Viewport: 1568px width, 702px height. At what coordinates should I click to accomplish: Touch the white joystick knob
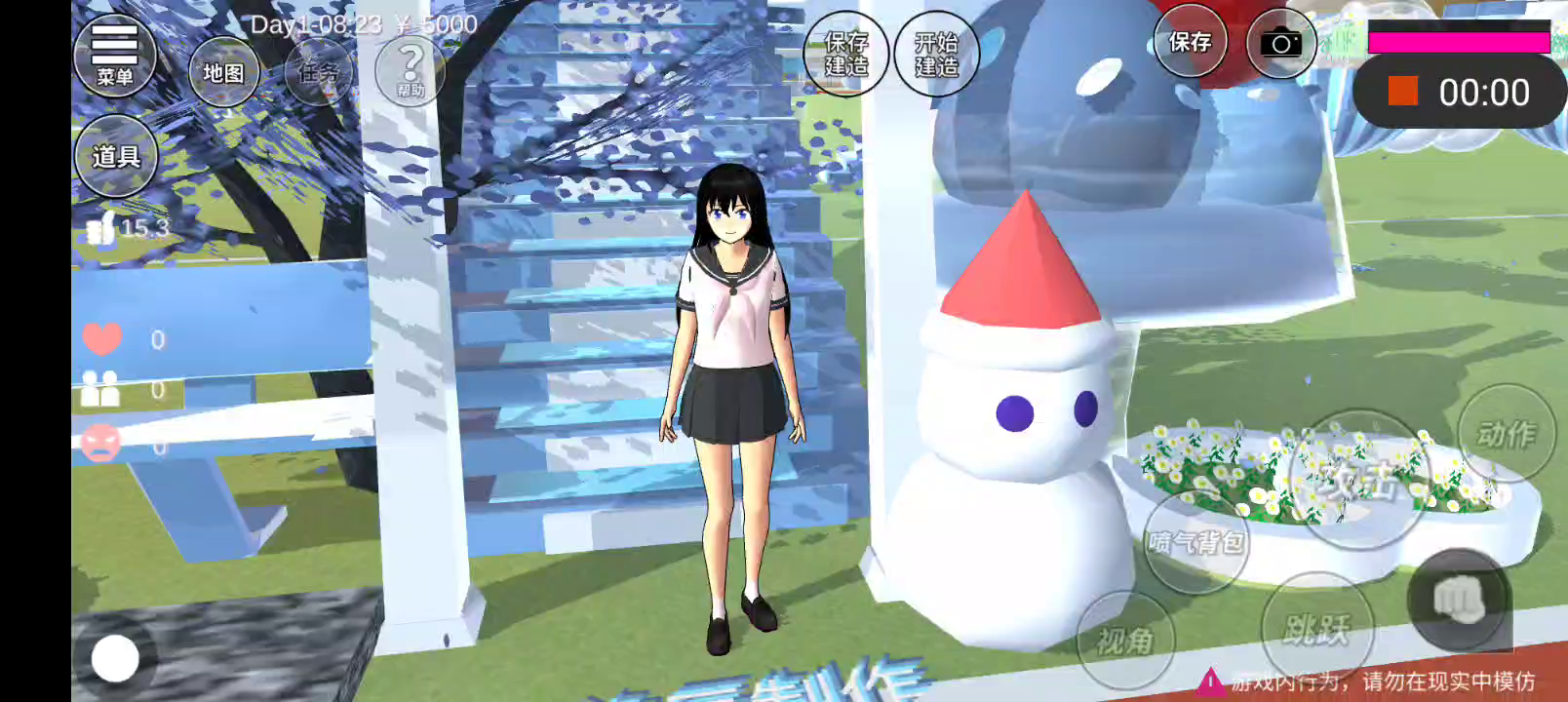coord(115,658)
